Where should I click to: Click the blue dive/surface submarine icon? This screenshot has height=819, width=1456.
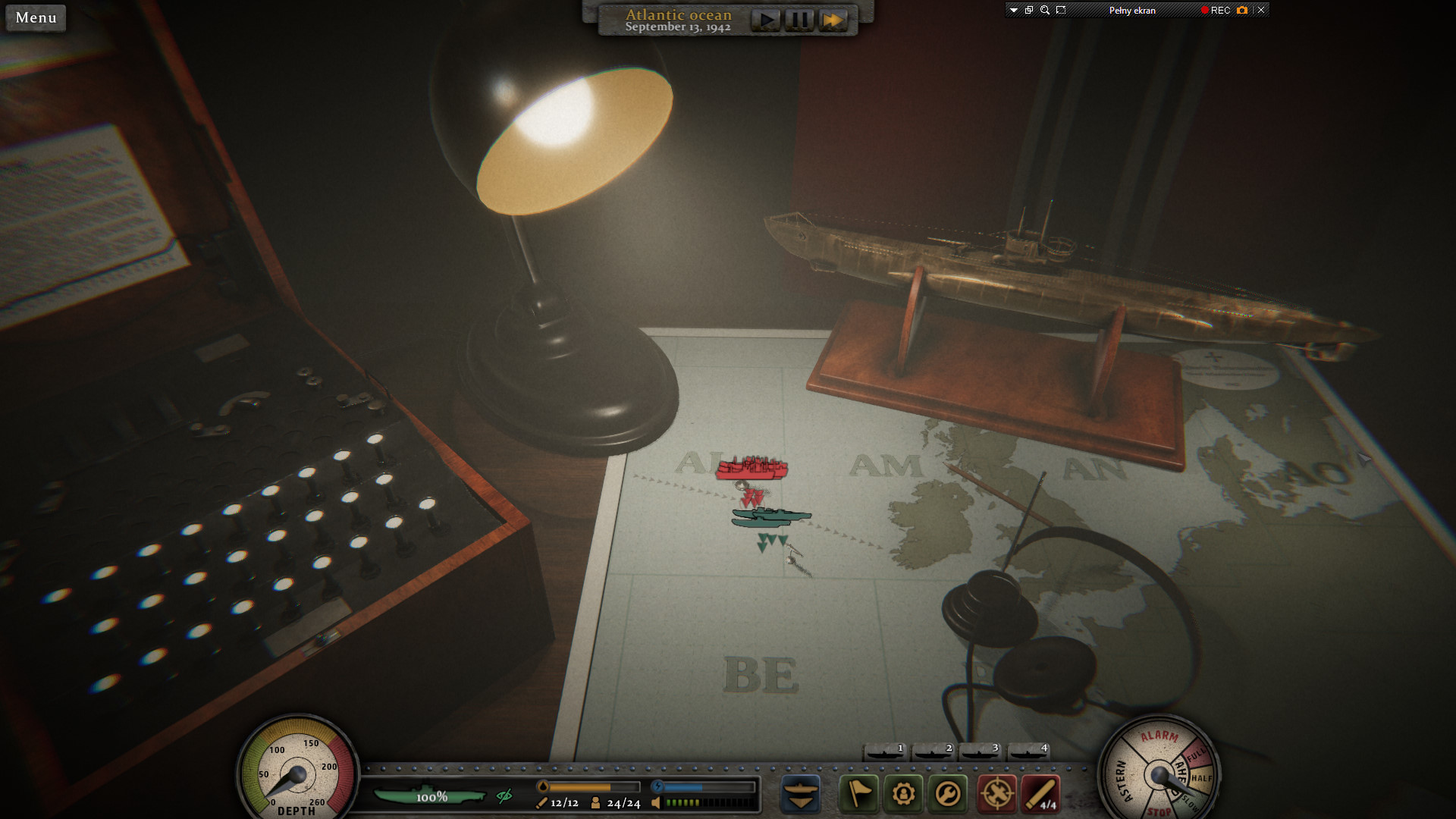tap(801, 794)
